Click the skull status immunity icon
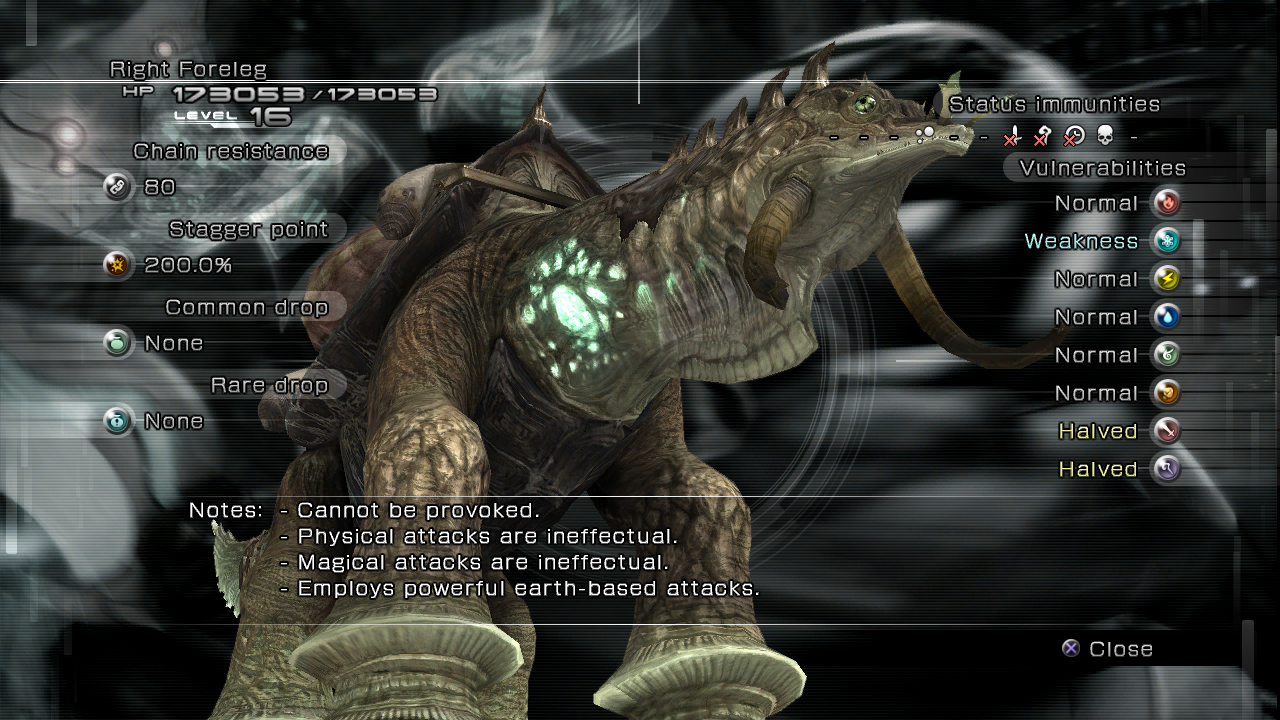 (x=1105, y=136)
